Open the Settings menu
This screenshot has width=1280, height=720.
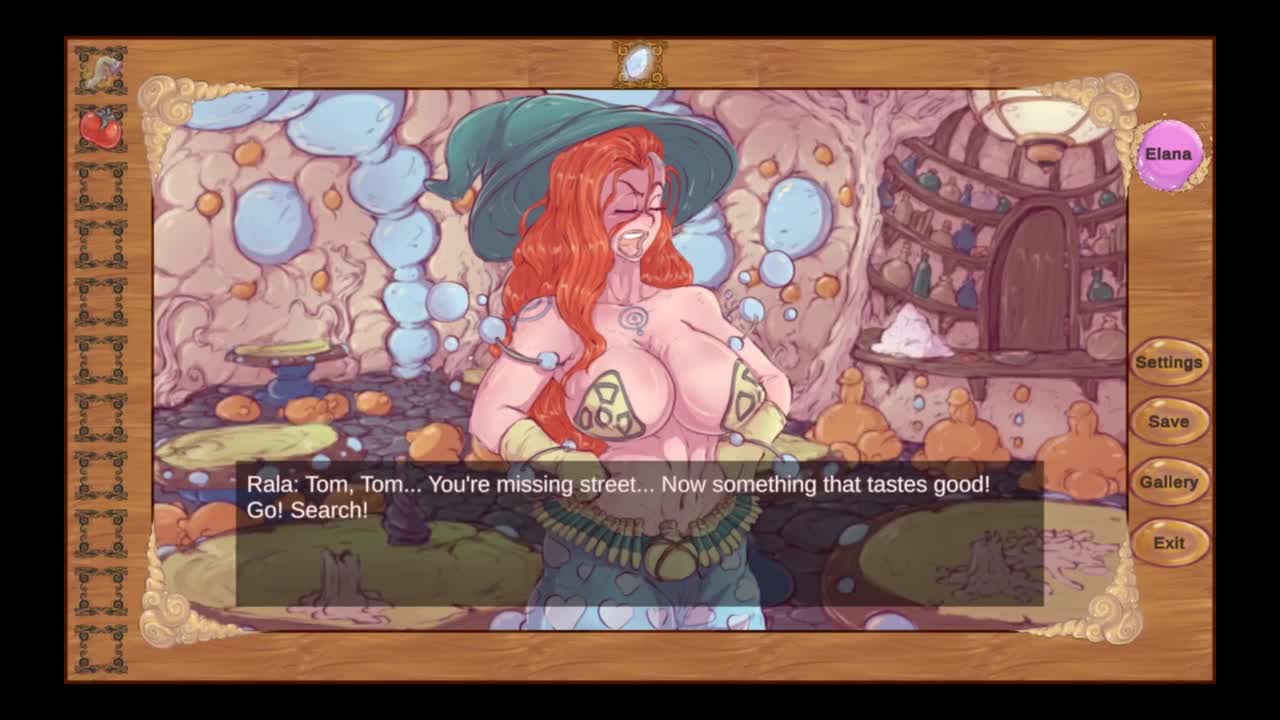coord(1168,362)
